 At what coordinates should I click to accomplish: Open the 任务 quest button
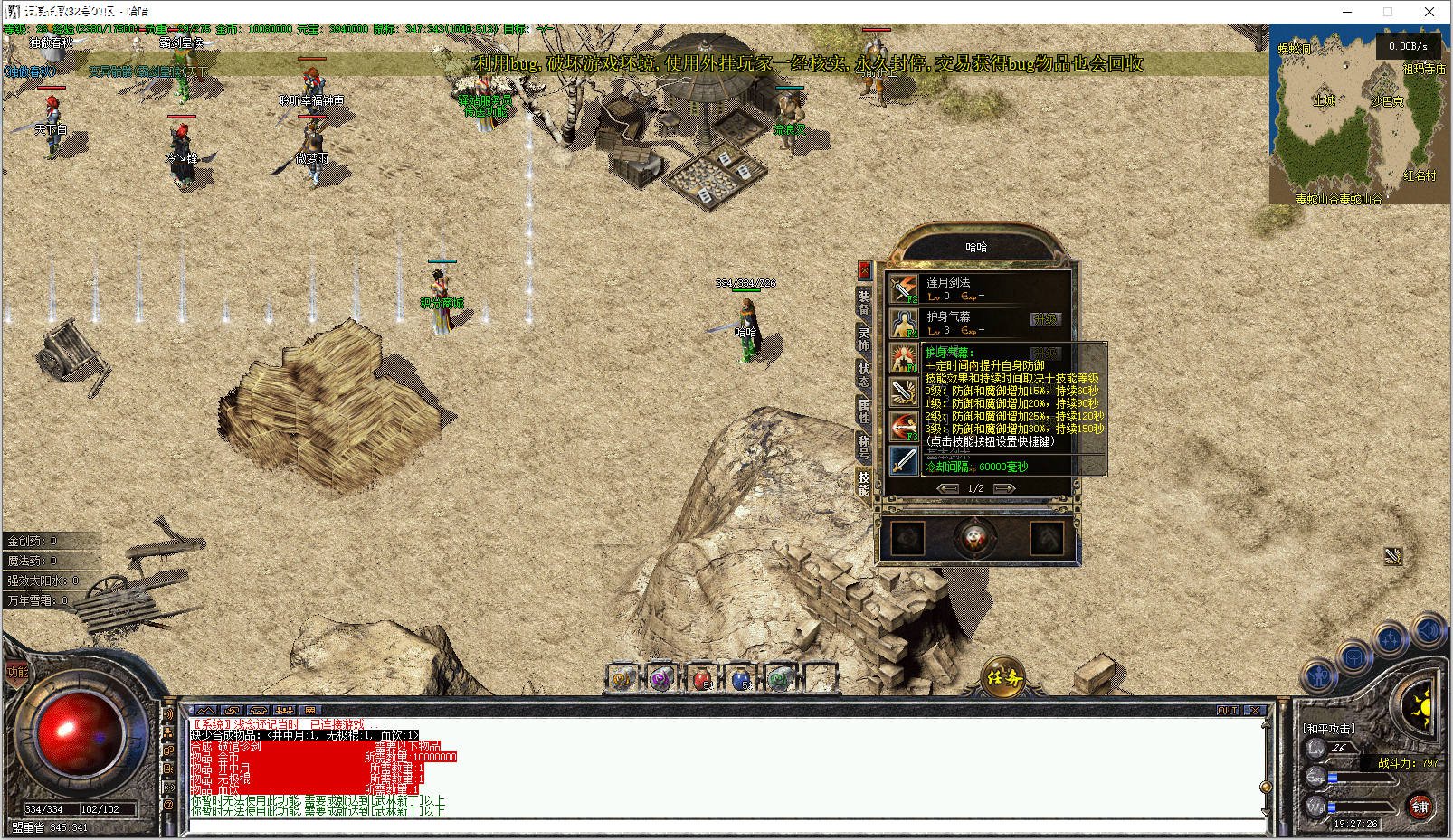pyautogui.click(x=1003, y=676)
